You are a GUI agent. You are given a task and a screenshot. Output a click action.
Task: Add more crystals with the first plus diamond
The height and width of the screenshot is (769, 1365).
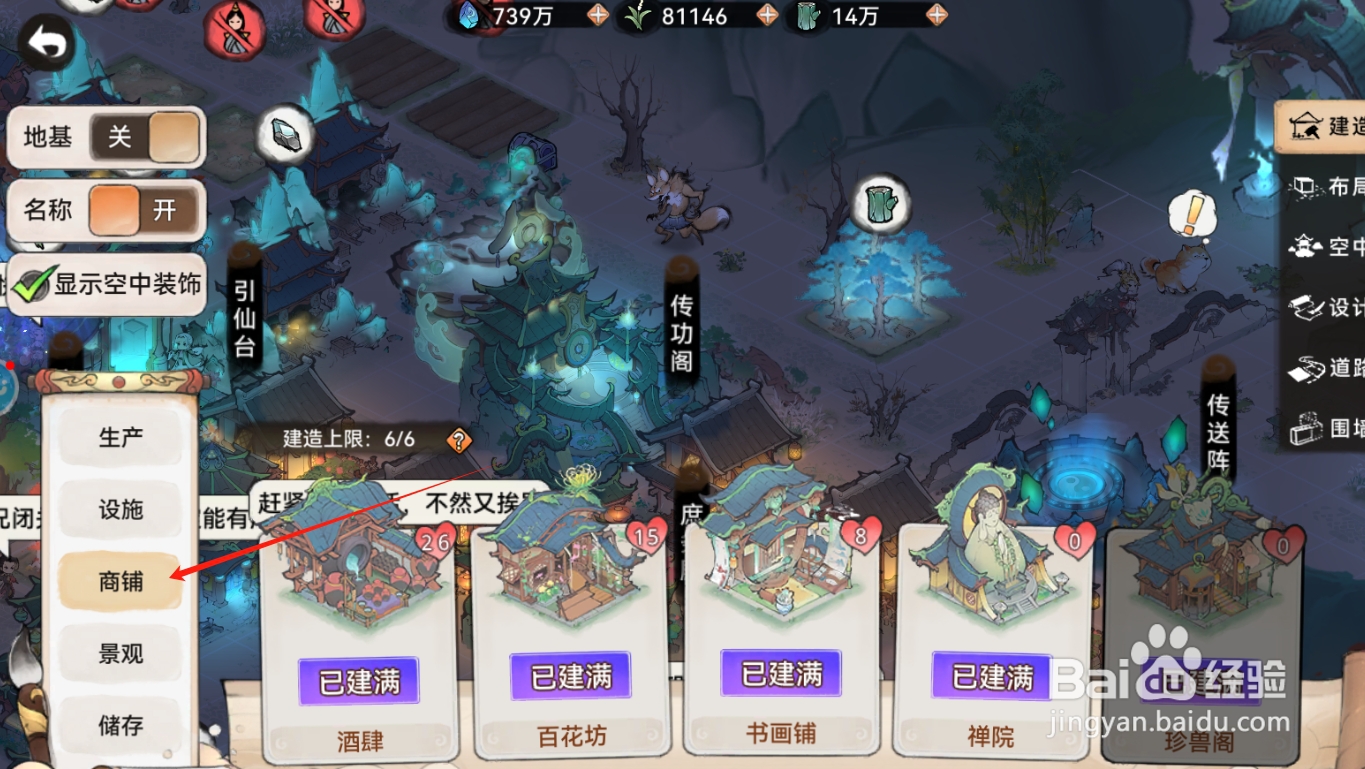[598, 16]
